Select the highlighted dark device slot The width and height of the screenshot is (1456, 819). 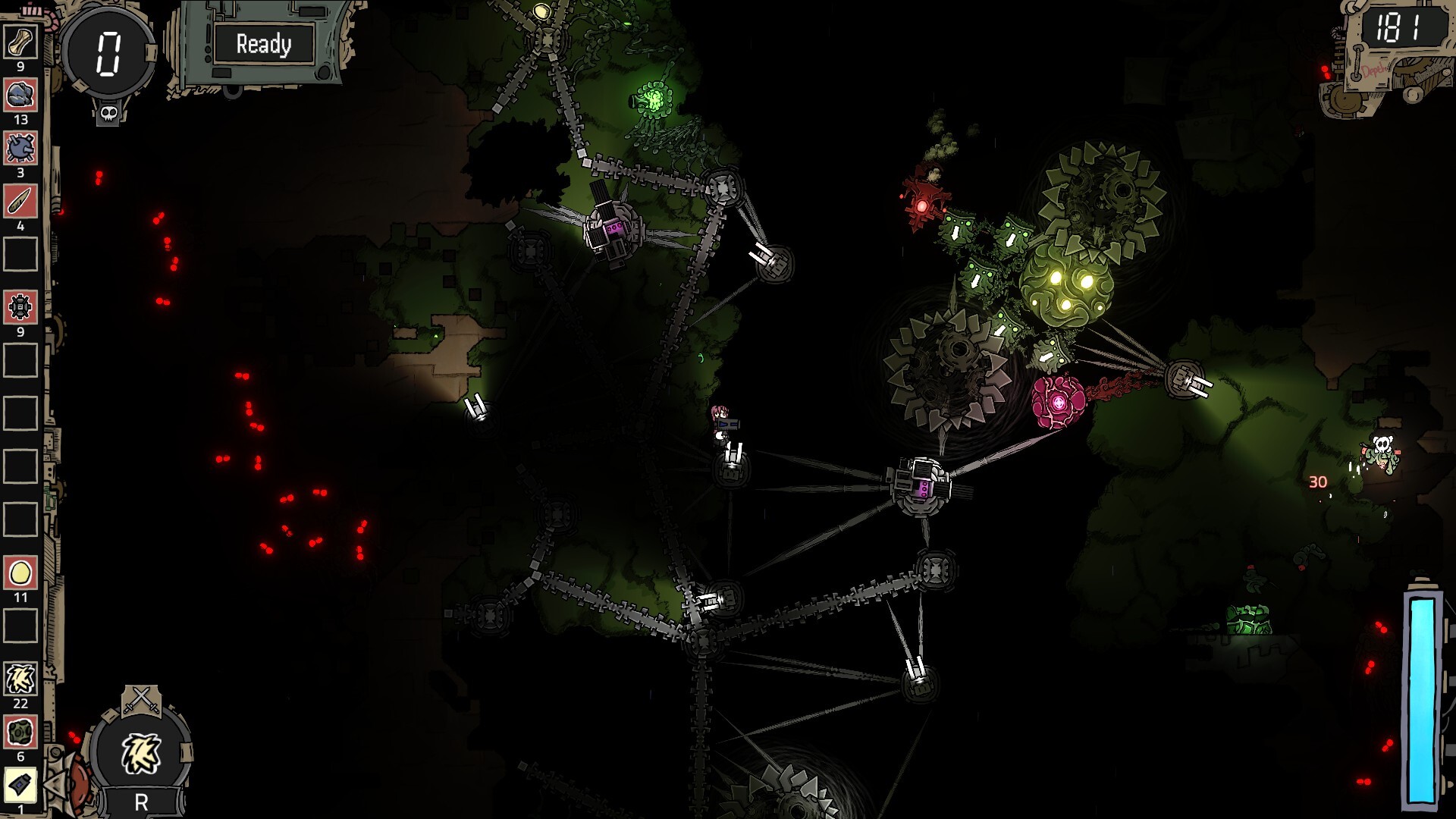pos(20,786)
